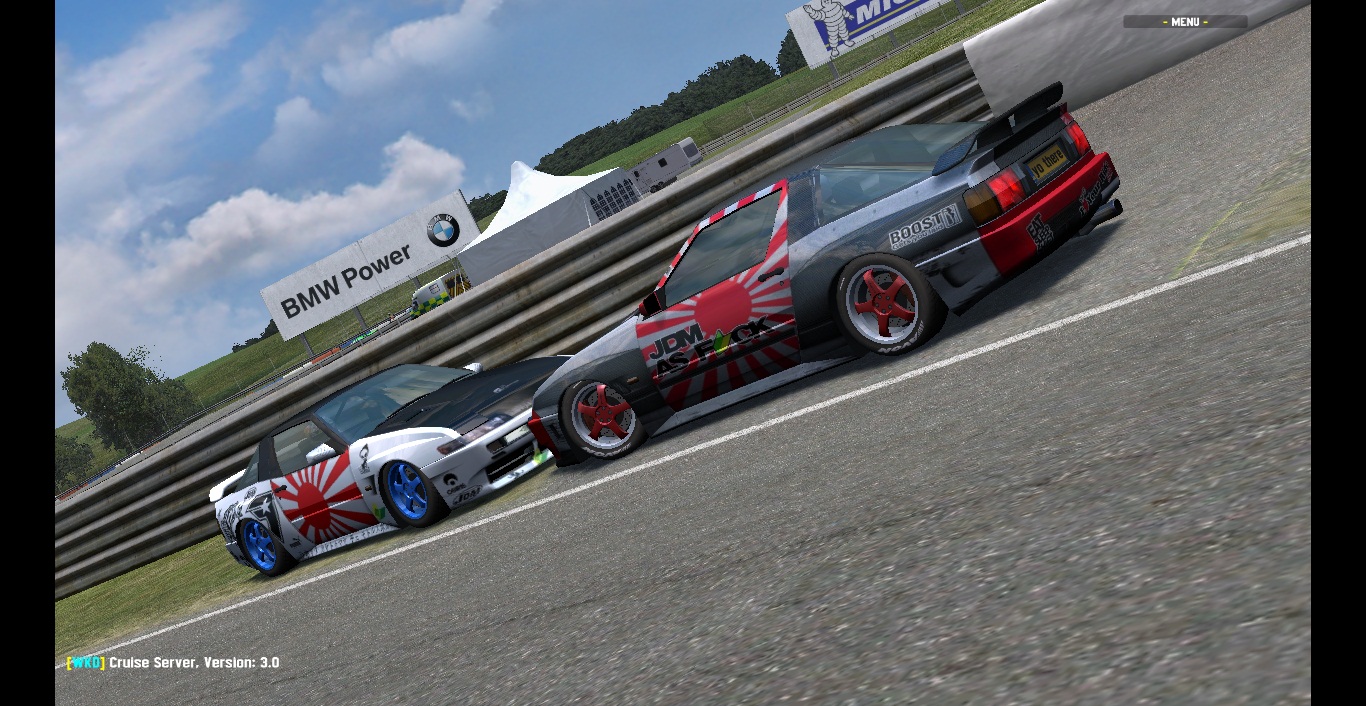
Task: Open the MENU button
Action: 1185,22
